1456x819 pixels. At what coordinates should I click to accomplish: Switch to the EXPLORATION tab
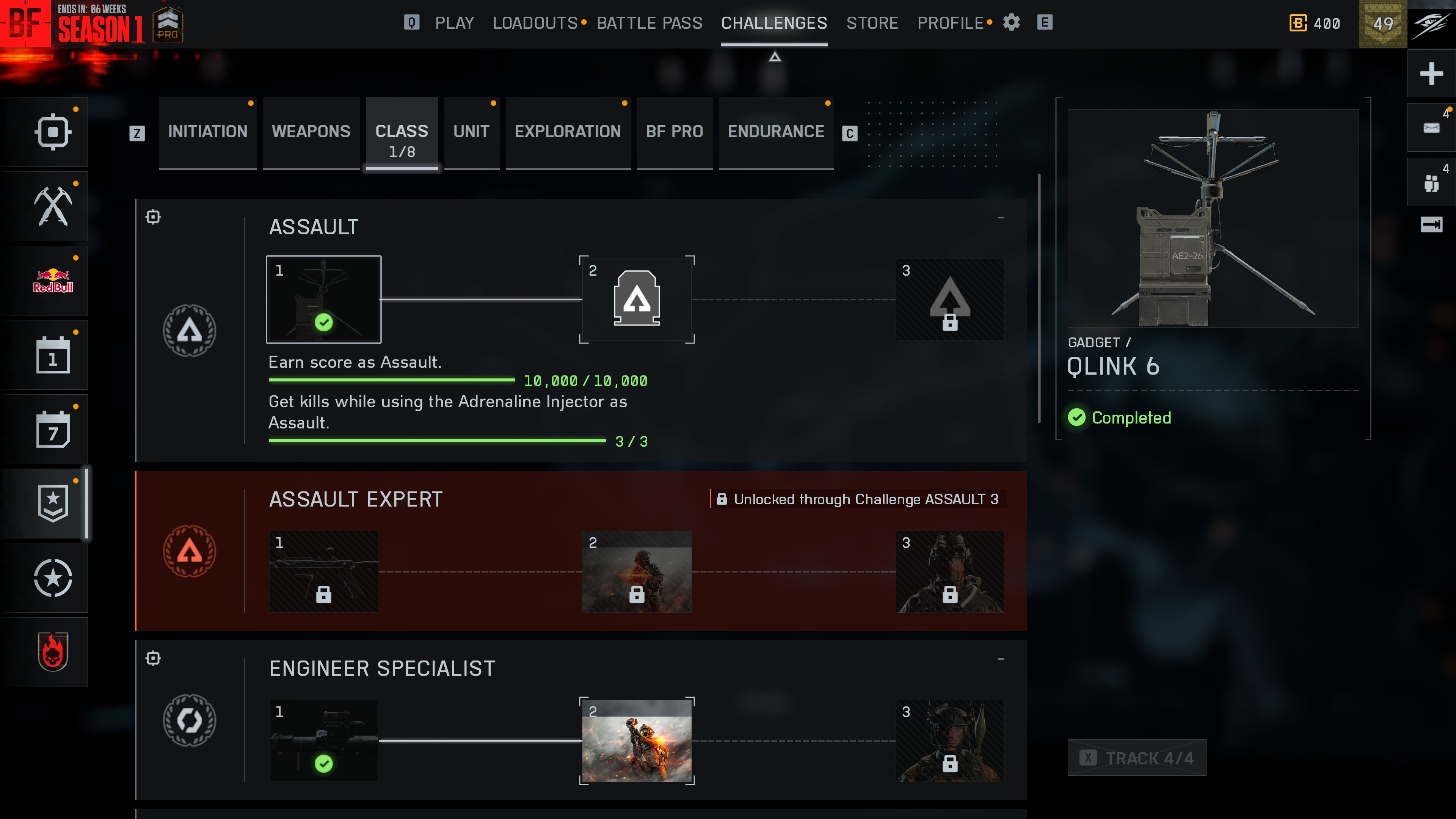click(568, 132)
